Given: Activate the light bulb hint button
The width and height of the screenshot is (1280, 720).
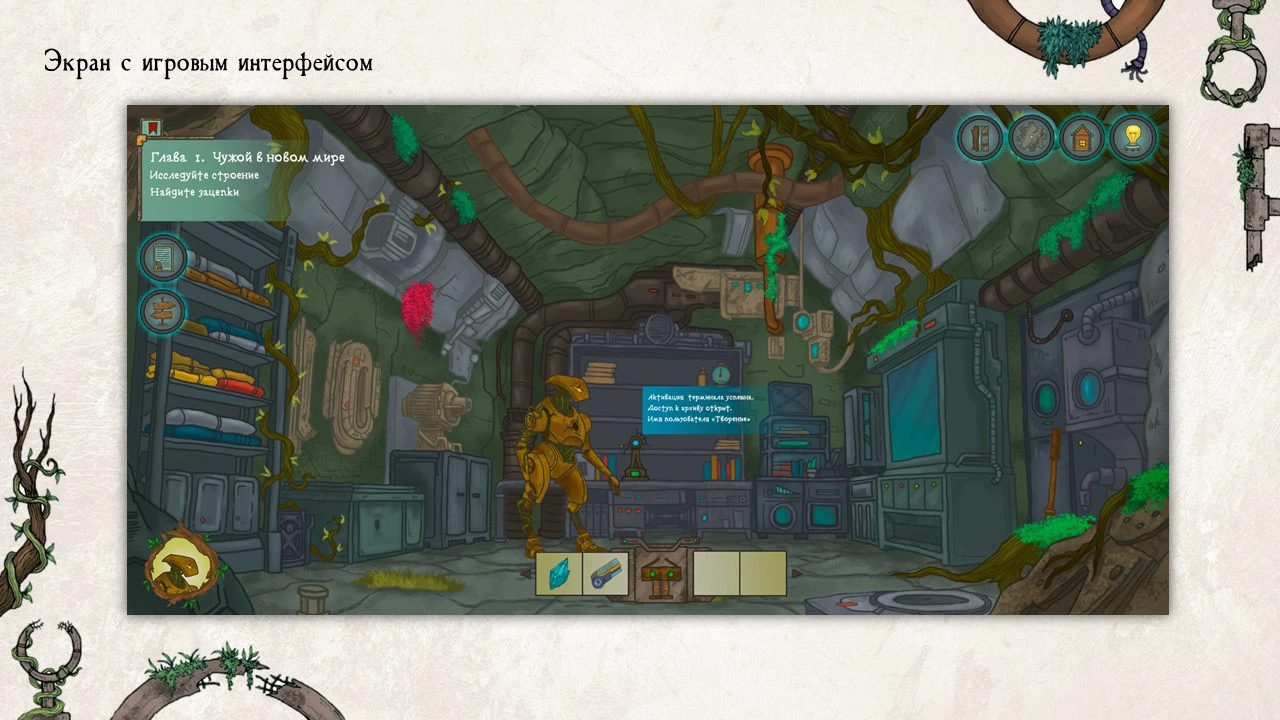Looking at the screenshot, I should 1132,138.
